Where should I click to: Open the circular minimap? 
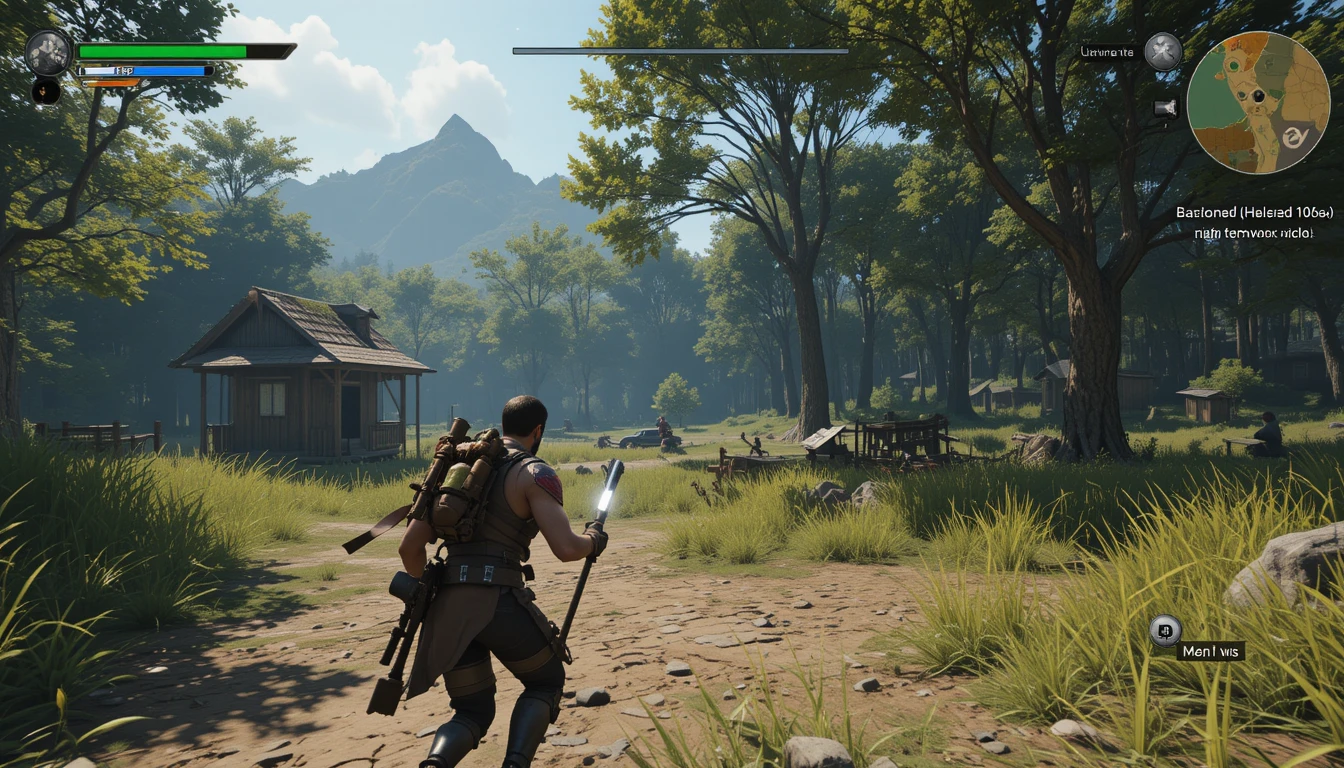[1258, 103]
